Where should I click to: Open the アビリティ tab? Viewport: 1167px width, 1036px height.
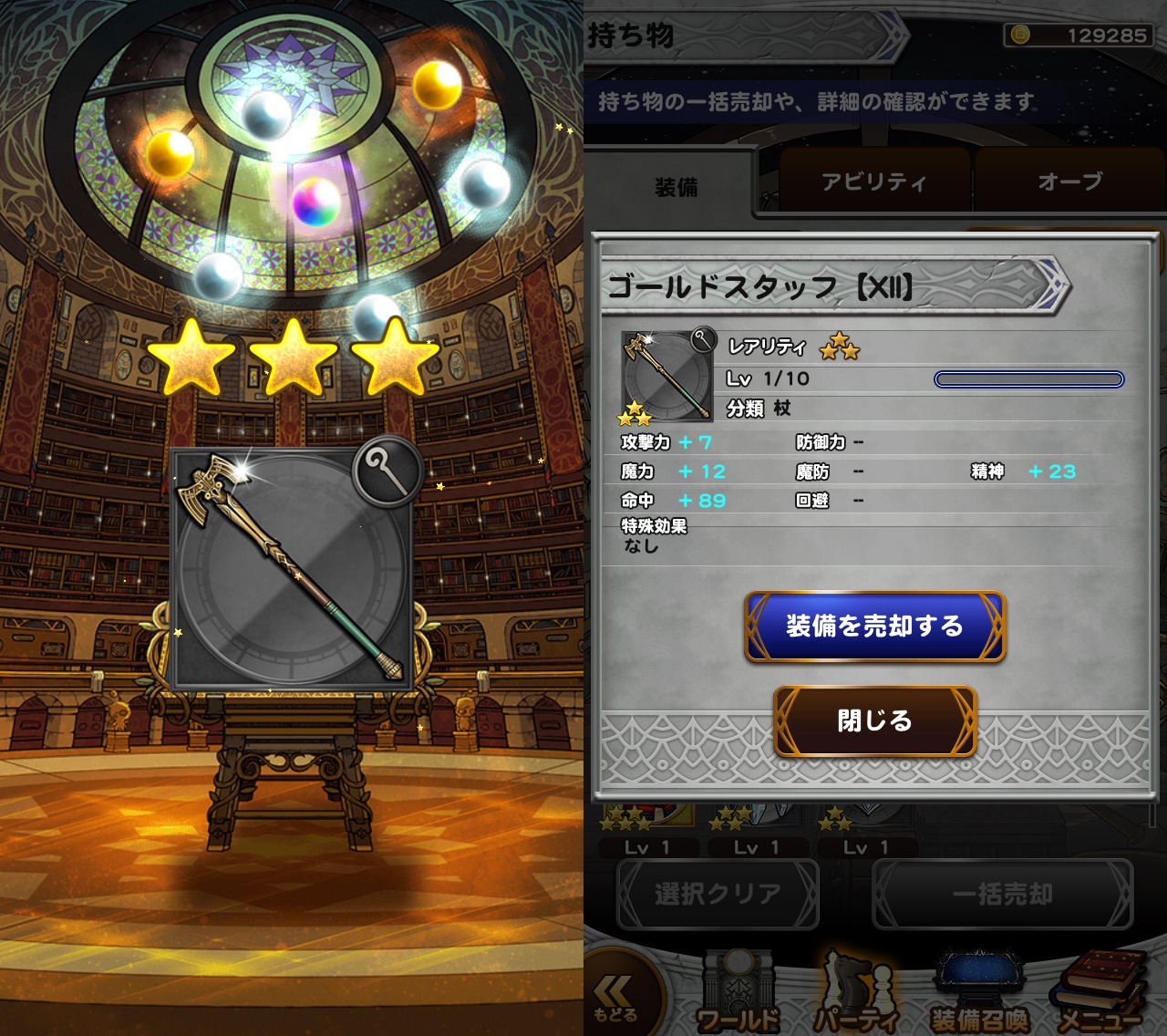click(x=873, y=182)
